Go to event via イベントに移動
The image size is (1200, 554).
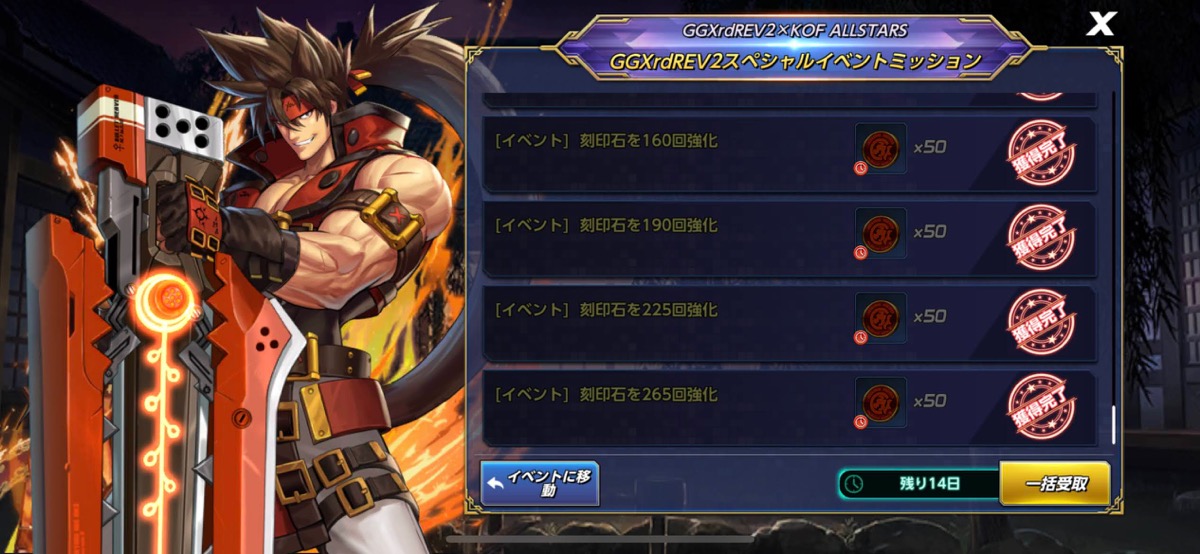pyautogui.click(x=540, y=484)
